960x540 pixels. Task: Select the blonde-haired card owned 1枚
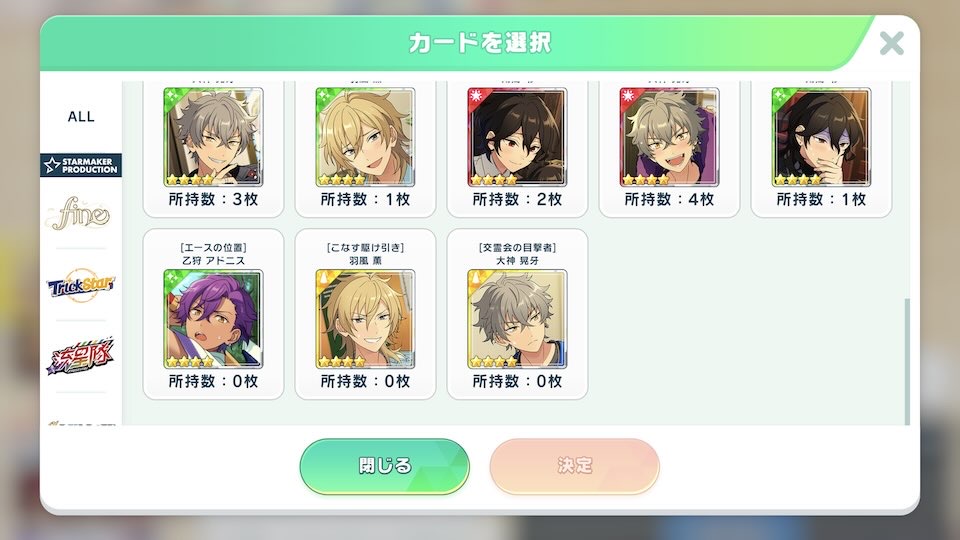(x=365, y=137)
